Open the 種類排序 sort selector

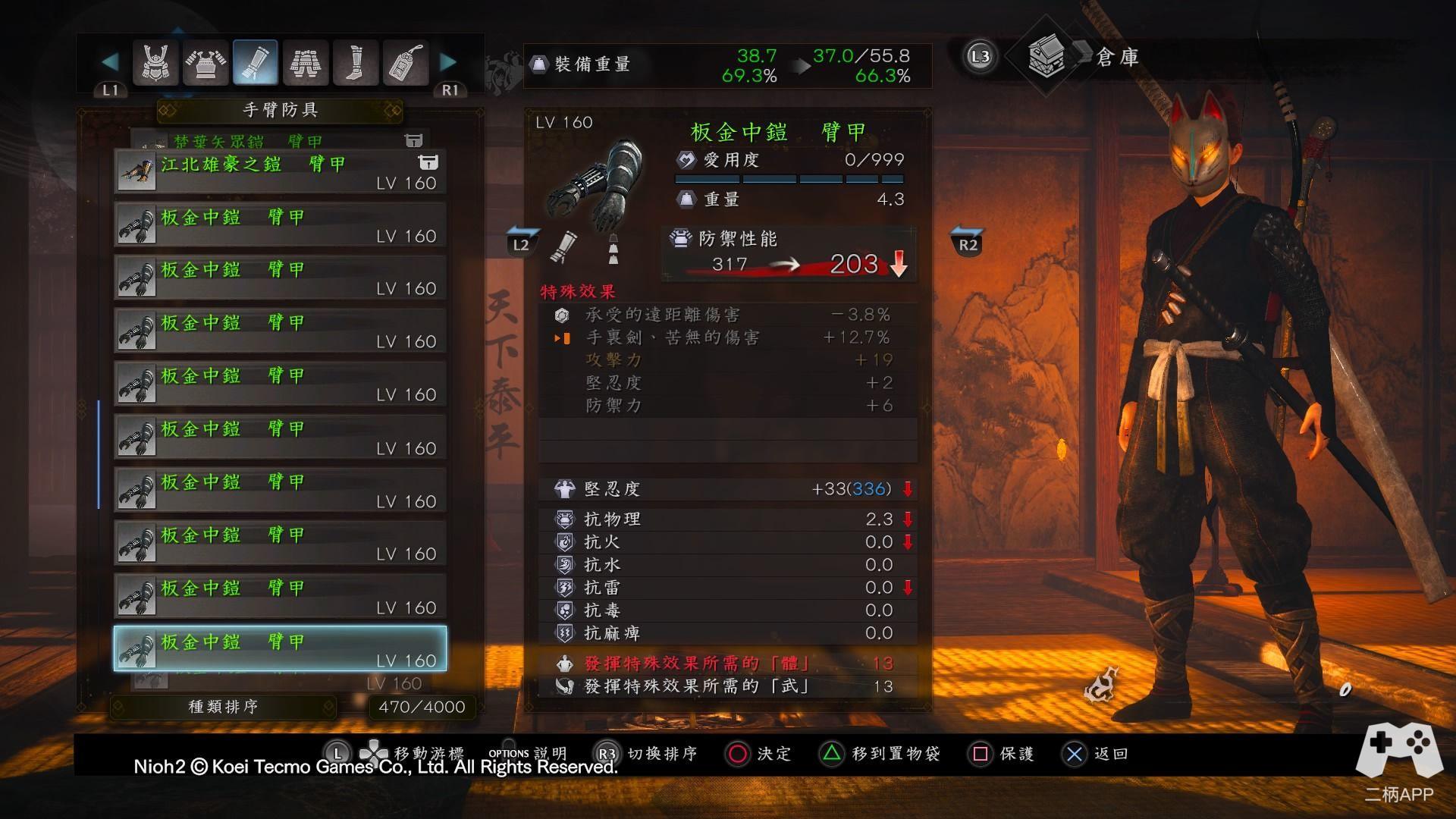coord(224,707)
